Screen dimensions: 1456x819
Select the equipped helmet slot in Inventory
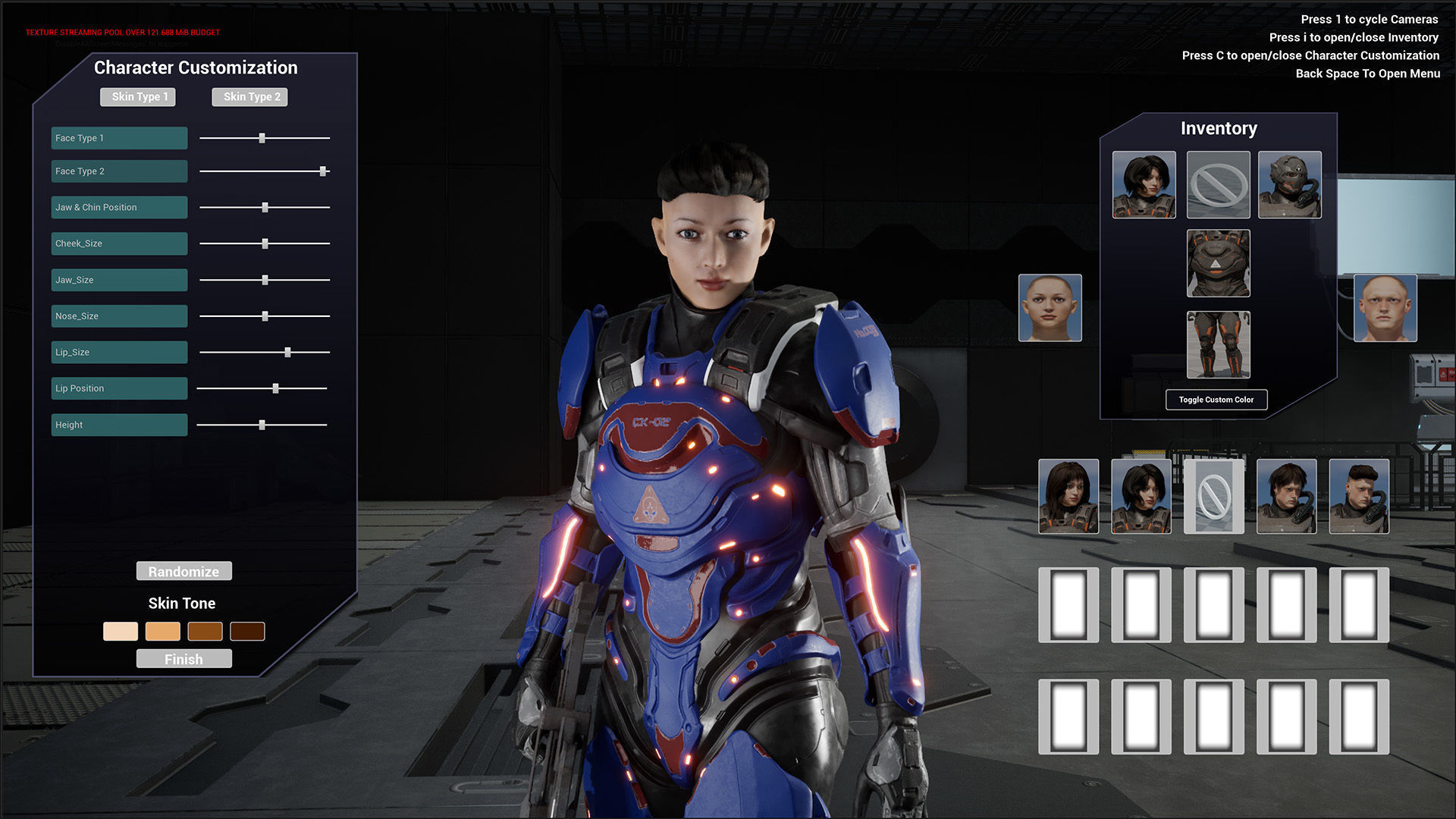(1289, 185)
